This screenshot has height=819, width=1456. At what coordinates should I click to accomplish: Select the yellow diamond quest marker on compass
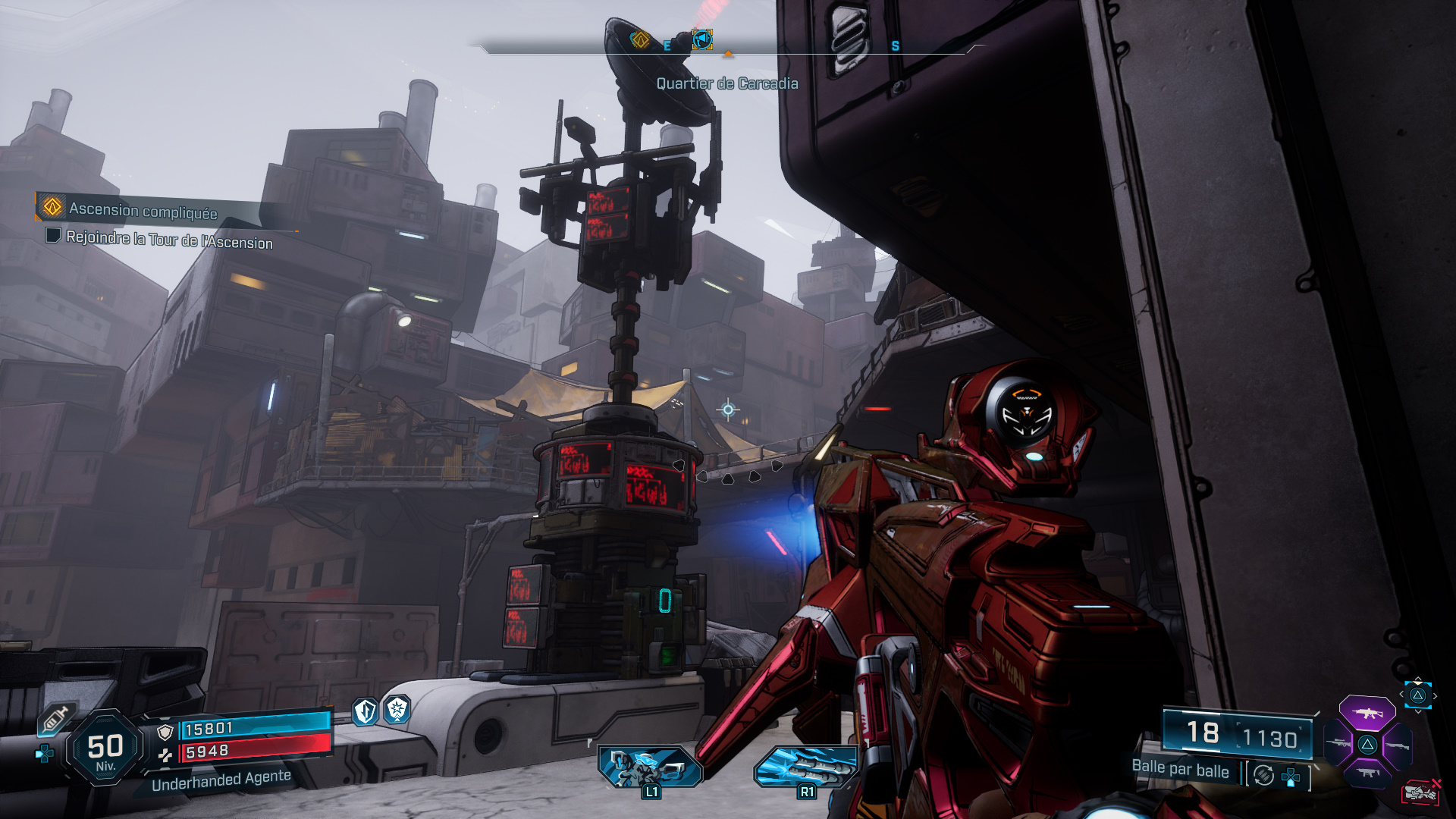(x=640, y=39)
